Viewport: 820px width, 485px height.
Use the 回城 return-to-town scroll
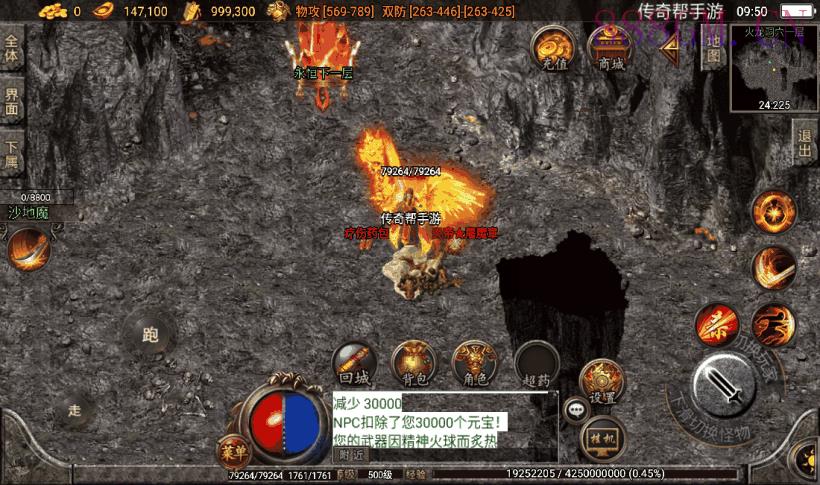coord(354,364)
